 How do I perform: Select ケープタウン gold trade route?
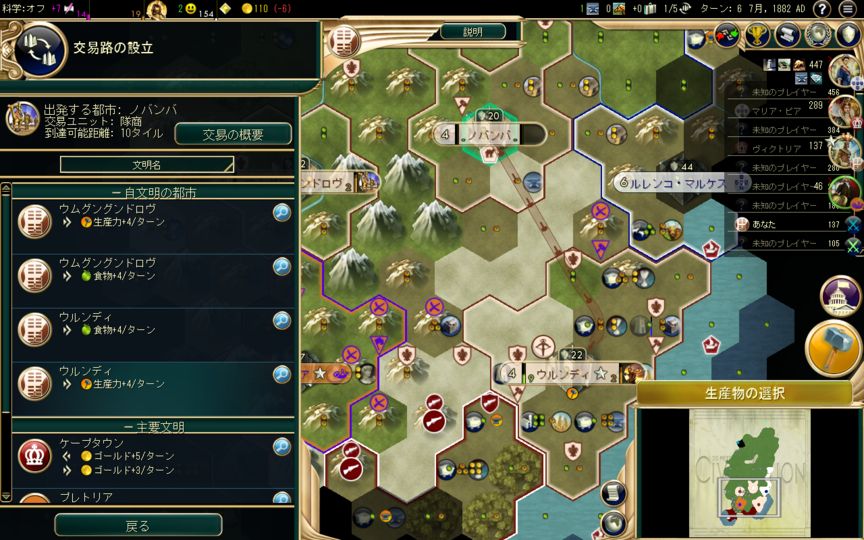click(140, 456)
